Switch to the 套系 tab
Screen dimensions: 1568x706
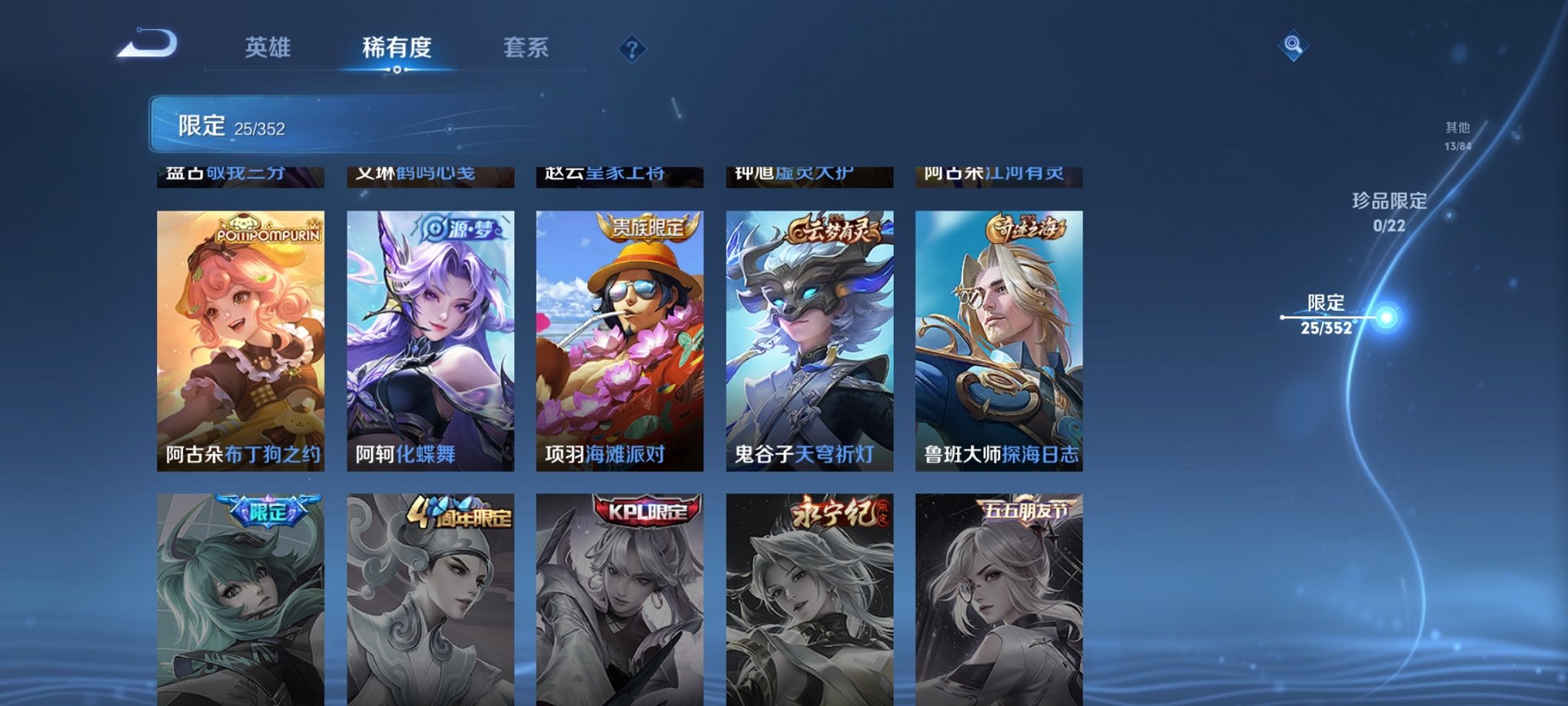pos(527,48)
